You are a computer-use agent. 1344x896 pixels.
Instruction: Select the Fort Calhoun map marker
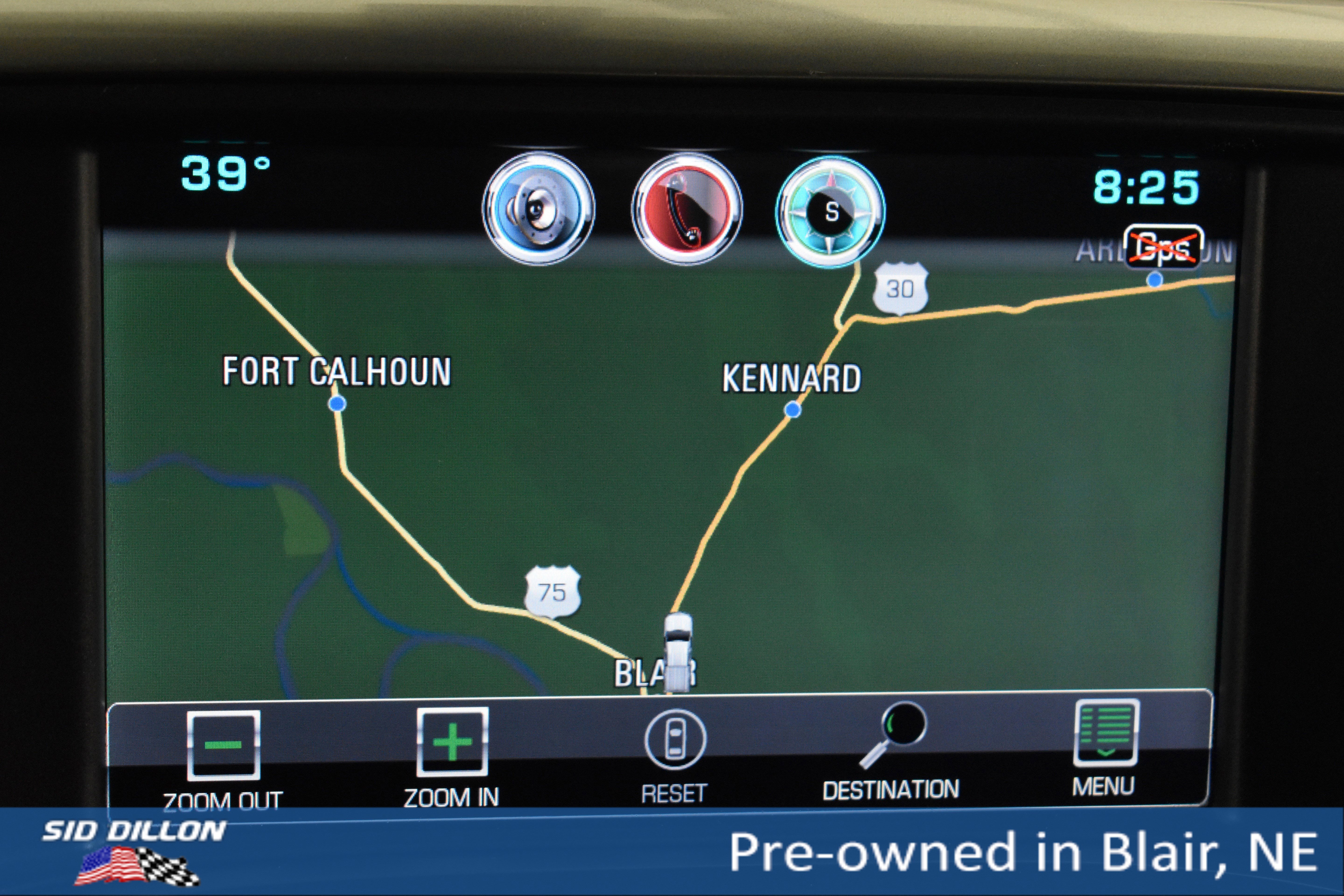tap(337, 404)
